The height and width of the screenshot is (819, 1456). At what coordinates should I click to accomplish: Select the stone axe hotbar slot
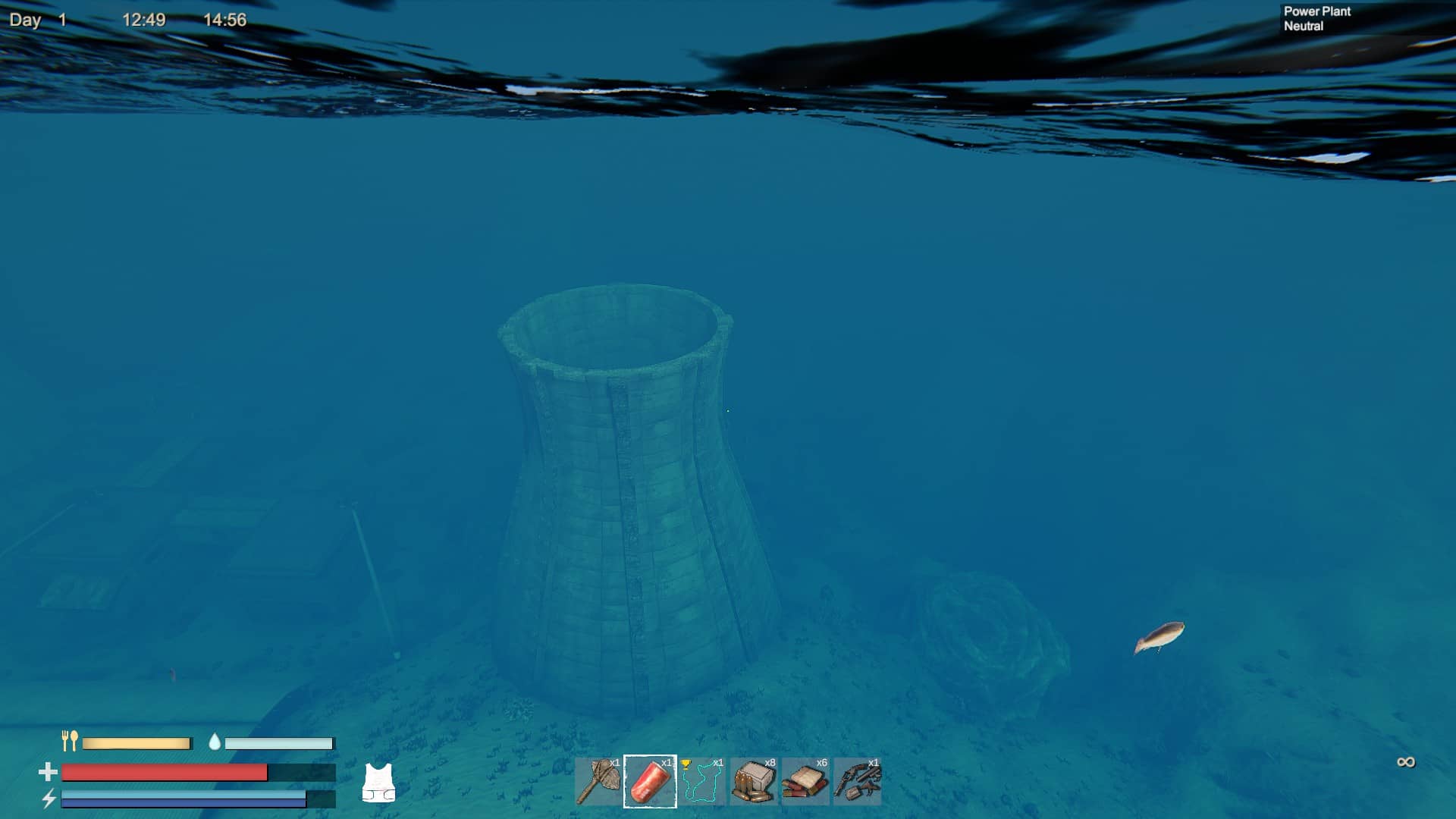coord(599,781)
